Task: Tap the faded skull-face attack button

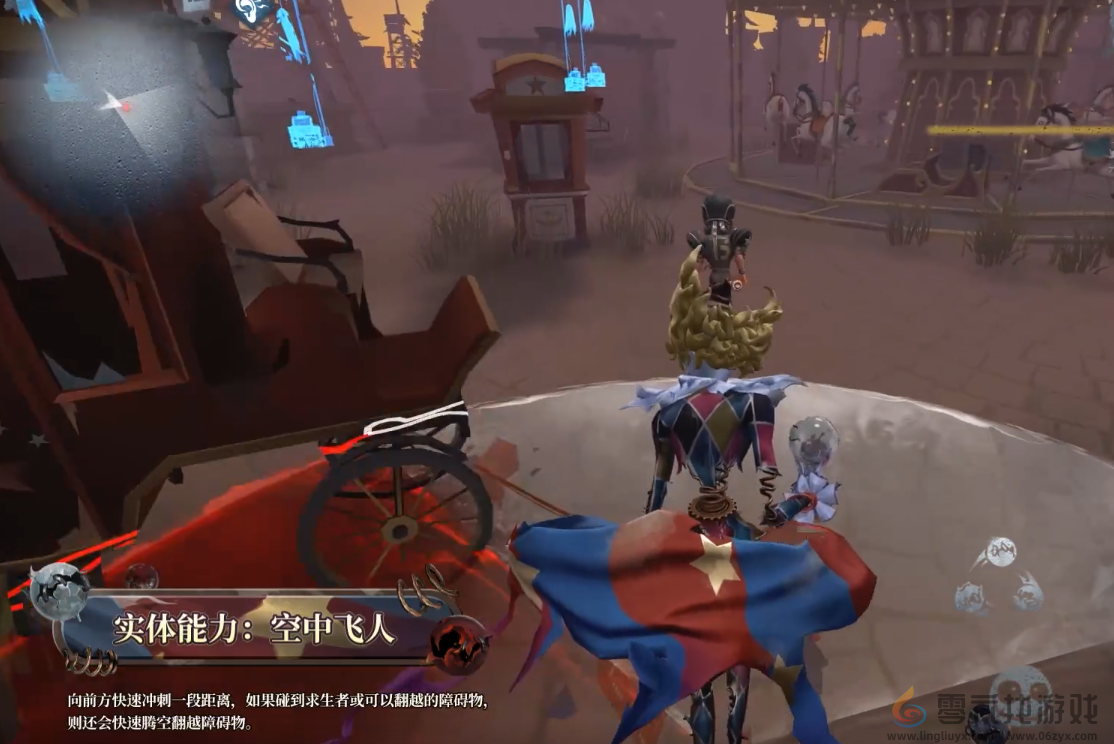Action: point(1021,688)
